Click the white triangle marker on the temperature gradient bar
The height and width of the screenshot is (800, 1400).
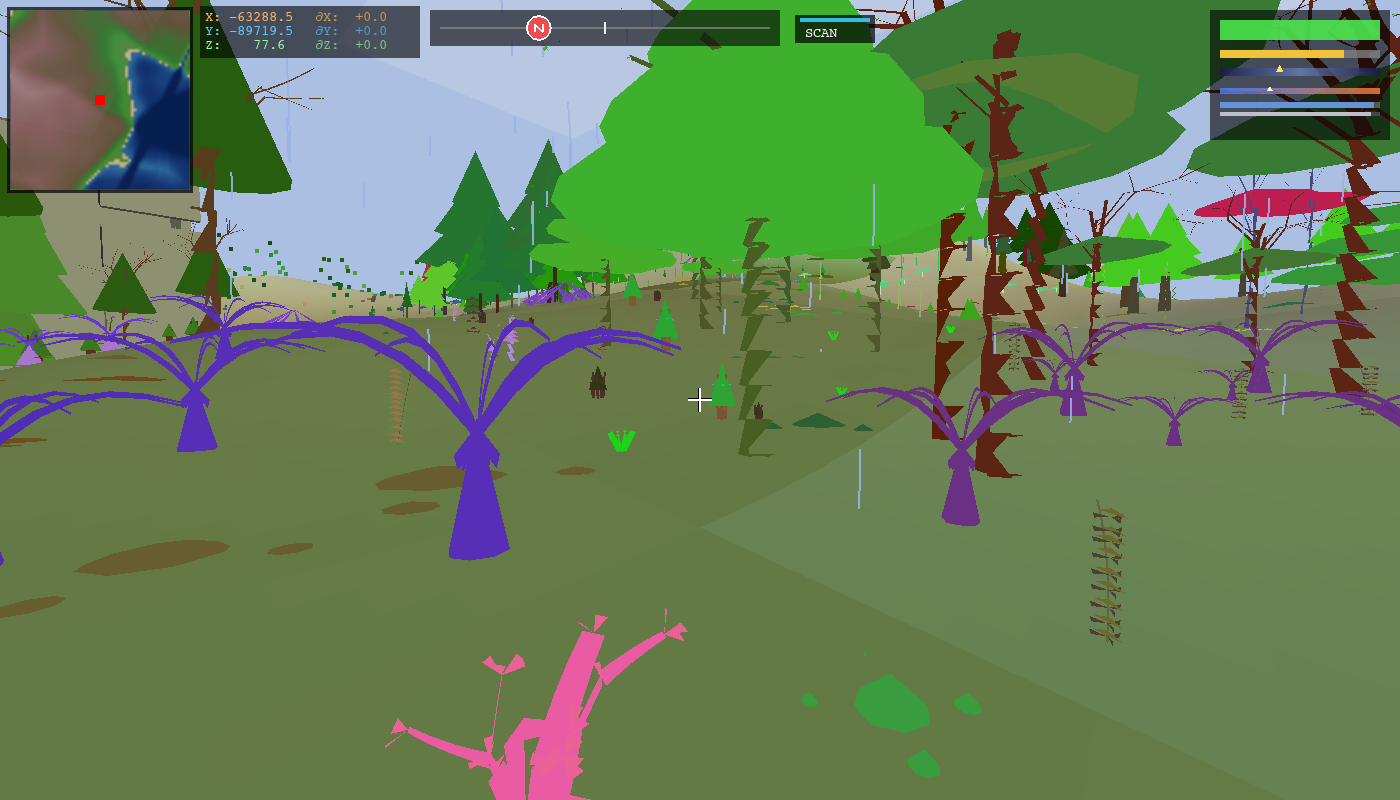(x=1270, y=89)
